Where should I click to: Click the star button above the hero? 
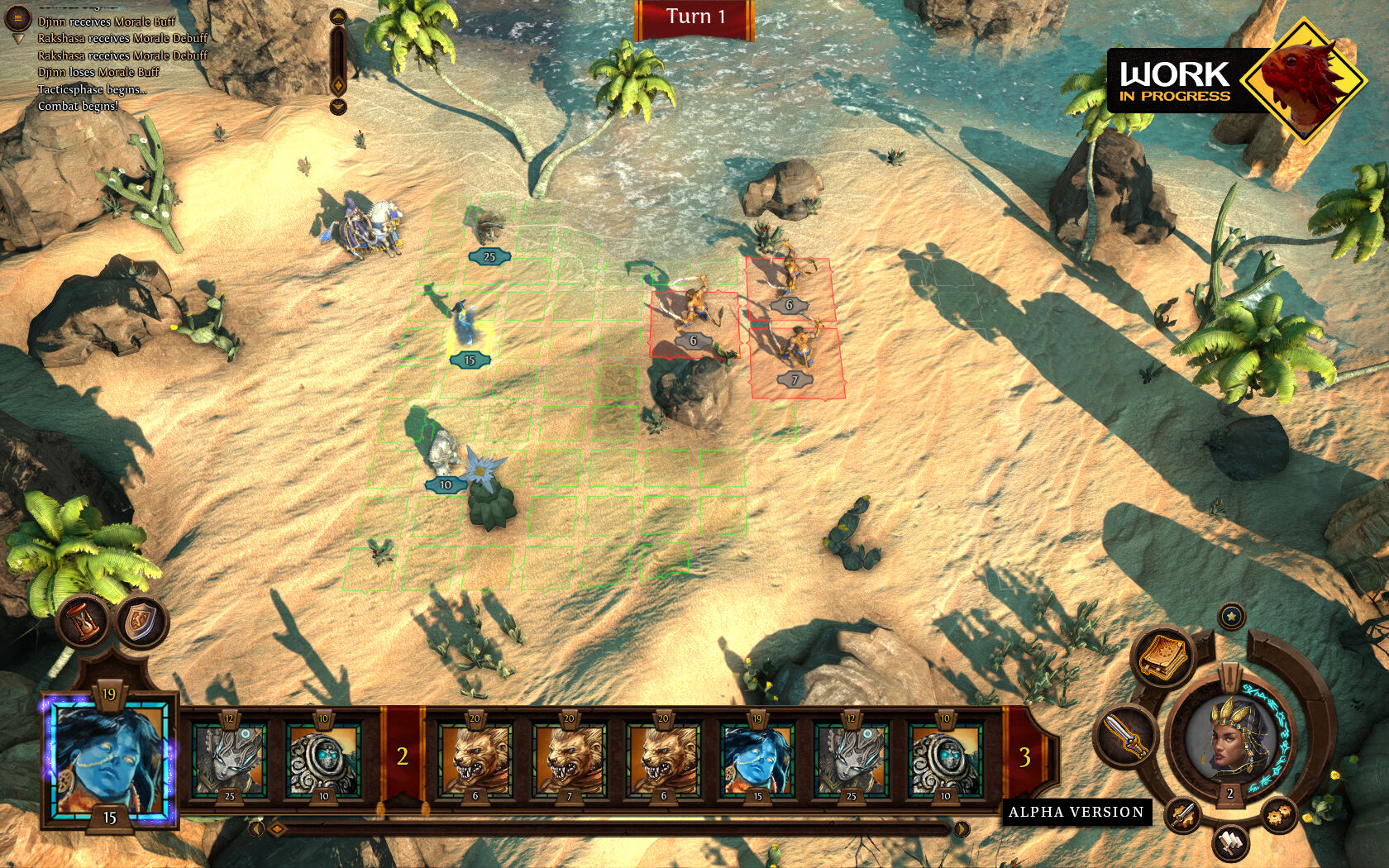(x=1231, y=616)
